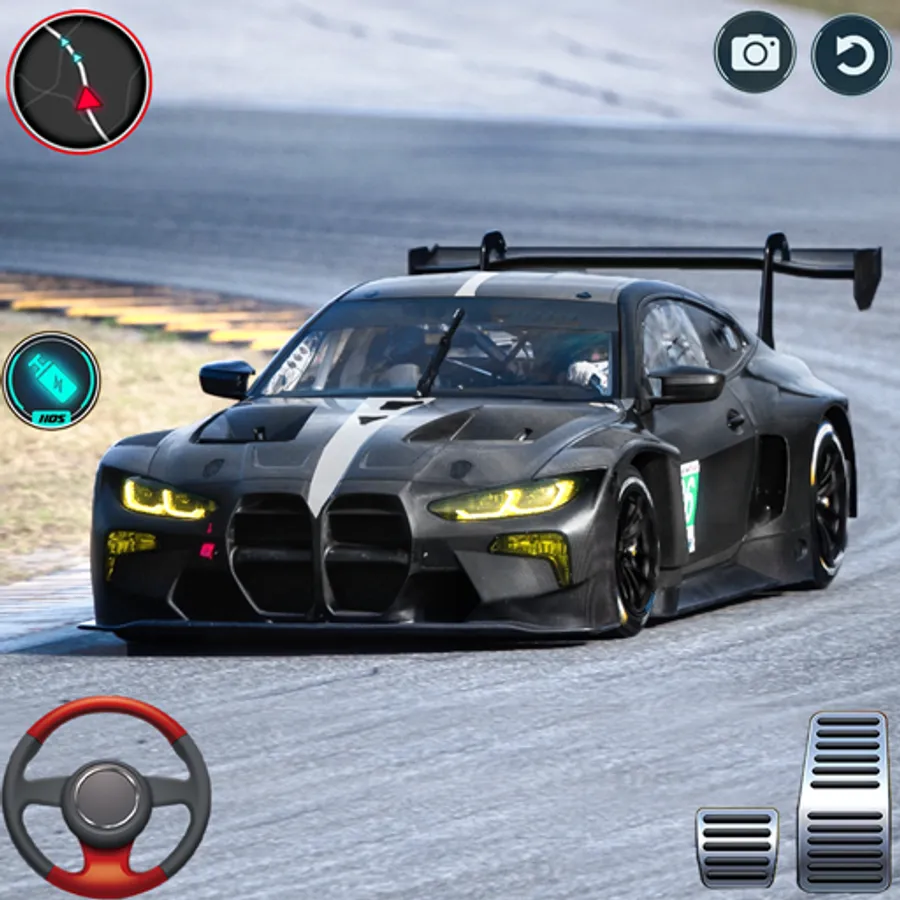Tap the camera view button
900x900 pixels.
[x=755, y=52]
